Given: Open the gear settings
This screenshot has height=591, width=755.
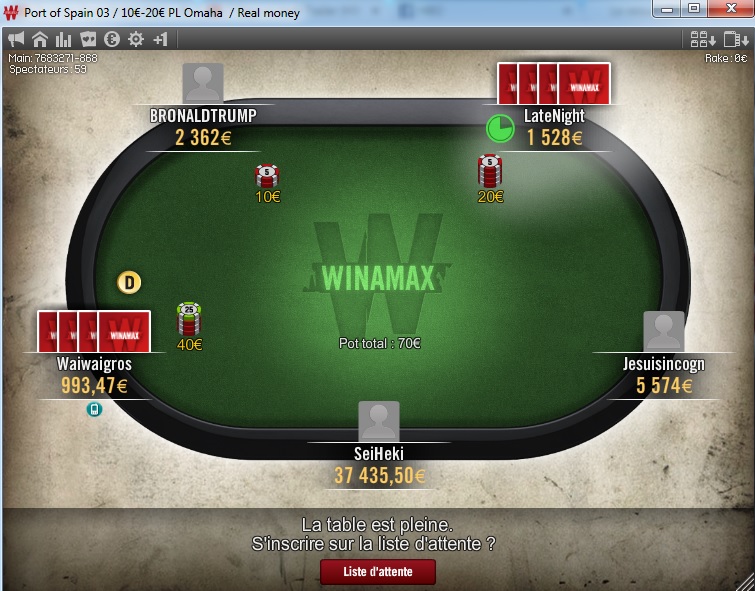Looking at the screenshot, I should (136, 40).
